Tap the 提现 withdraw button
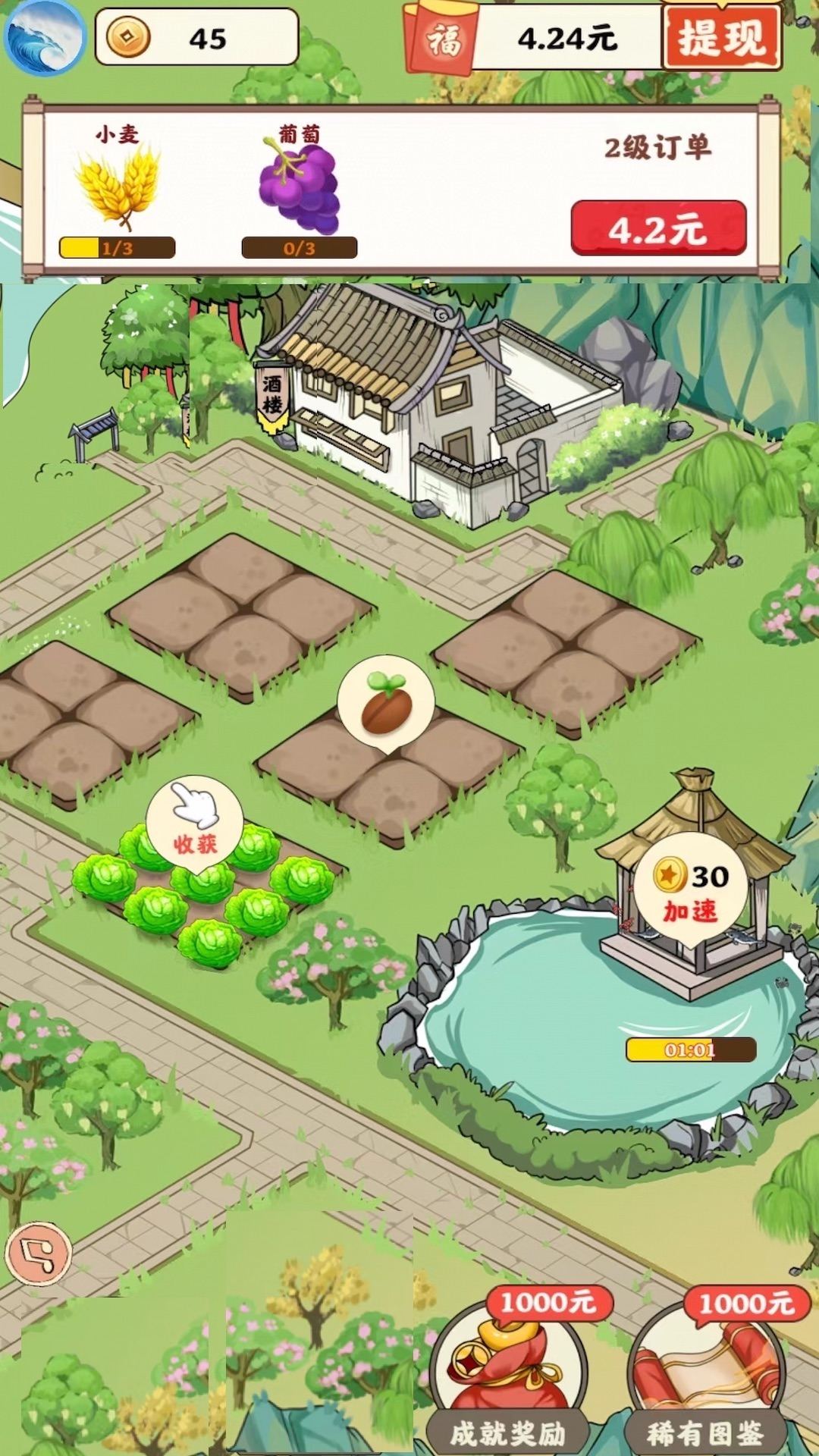This screenshot has height=1456, width=819. tap(720, 37)
